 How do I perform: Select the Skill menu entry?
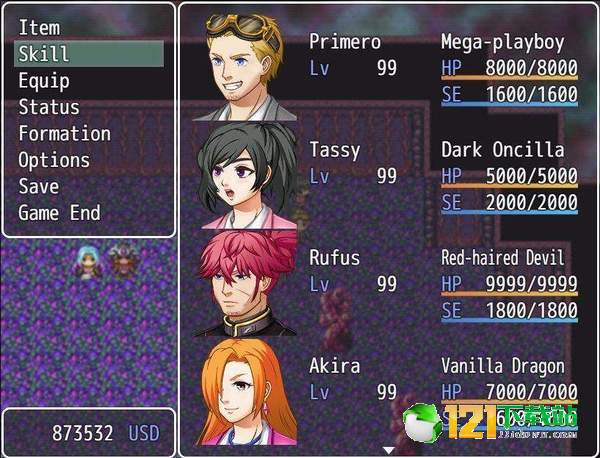(88, 54)
